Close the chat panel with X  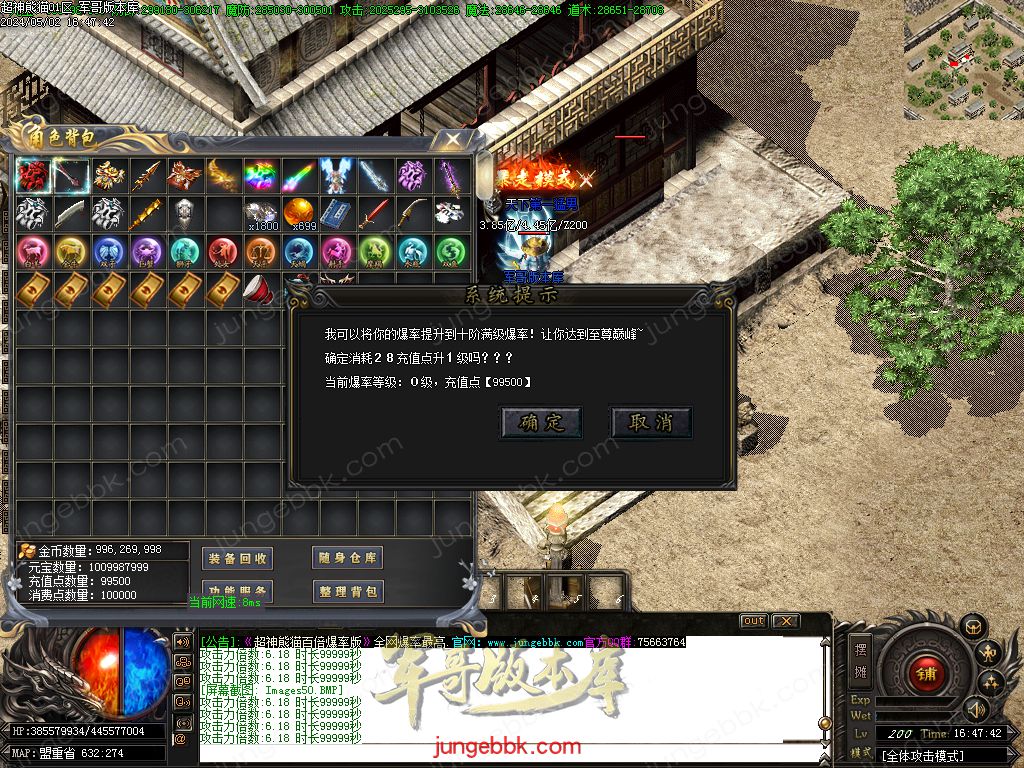click(x=785, y=621)
